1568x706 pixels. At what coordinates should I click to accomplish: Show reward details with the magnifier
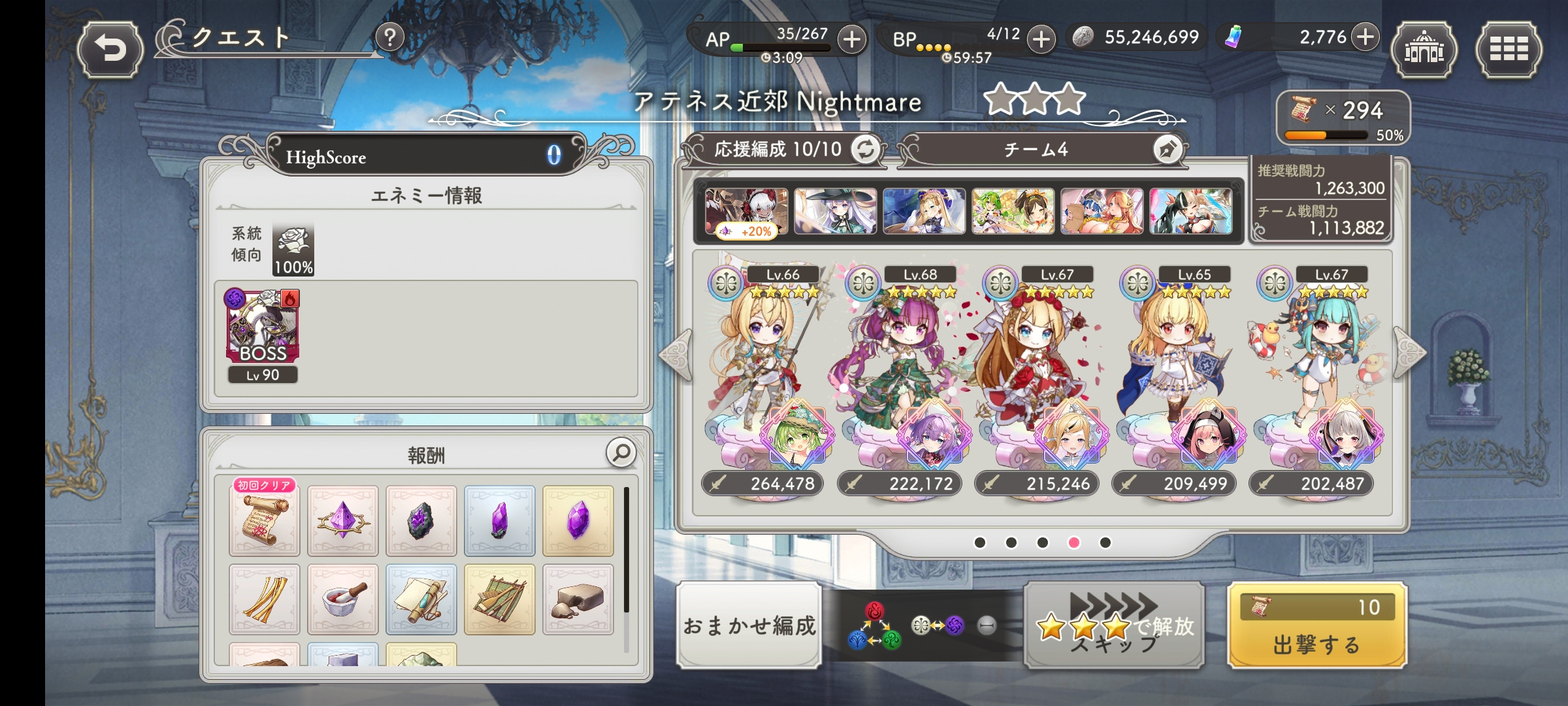pos(621,452)
